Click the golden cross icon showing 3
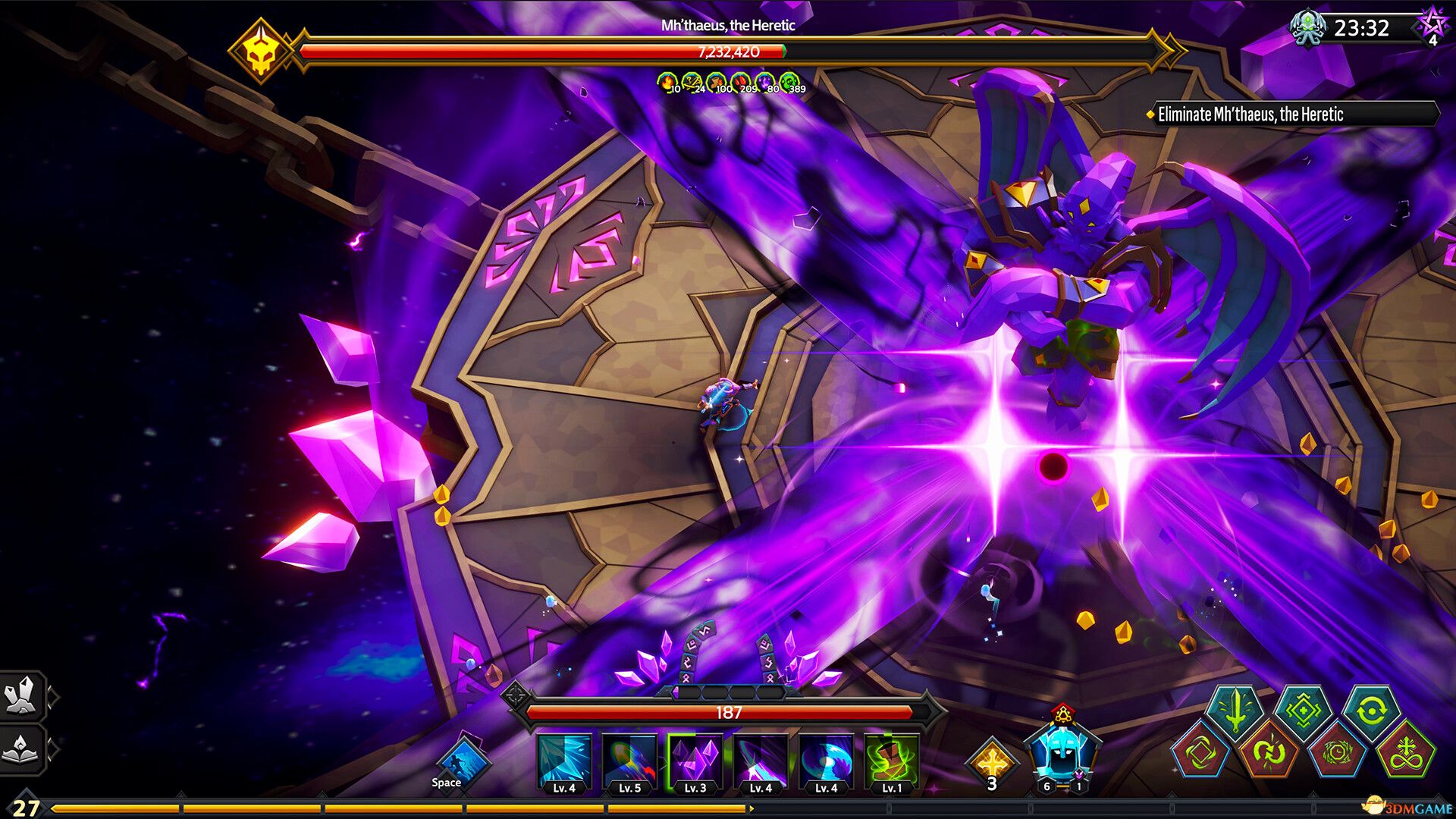 click(993, 762)
